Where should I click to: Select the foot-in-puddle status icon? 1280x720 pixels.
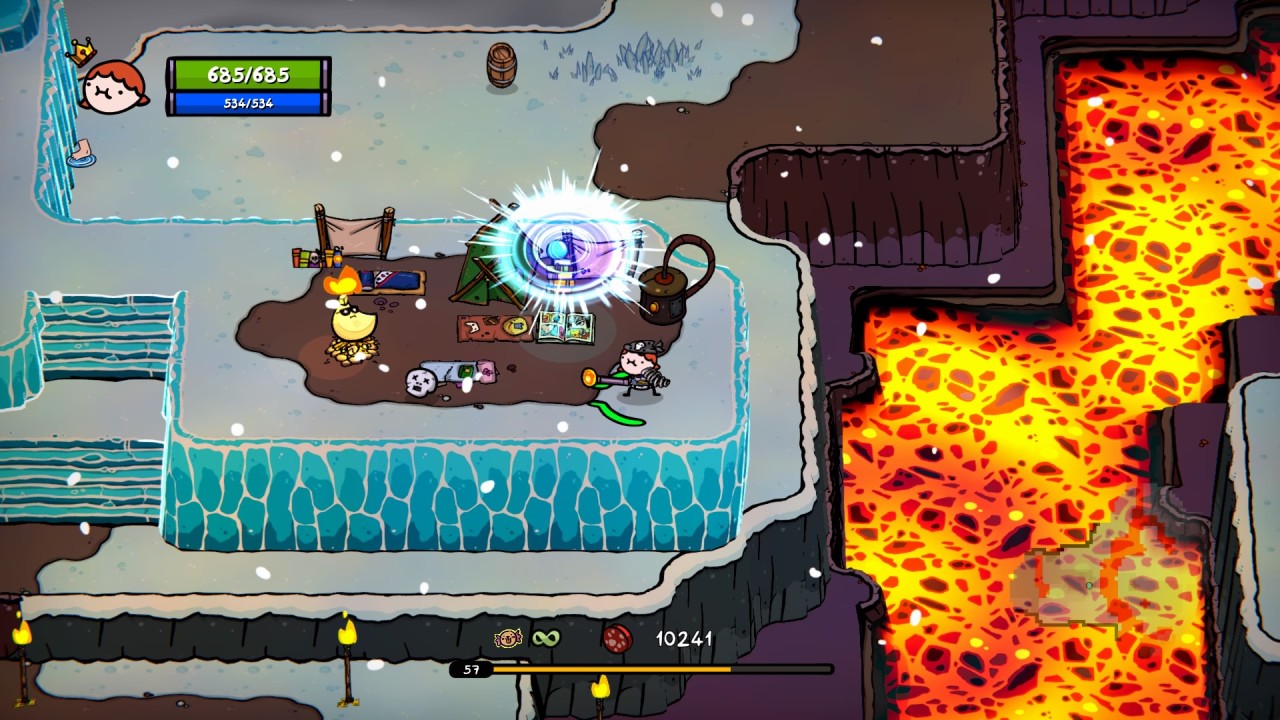[83, 153]
